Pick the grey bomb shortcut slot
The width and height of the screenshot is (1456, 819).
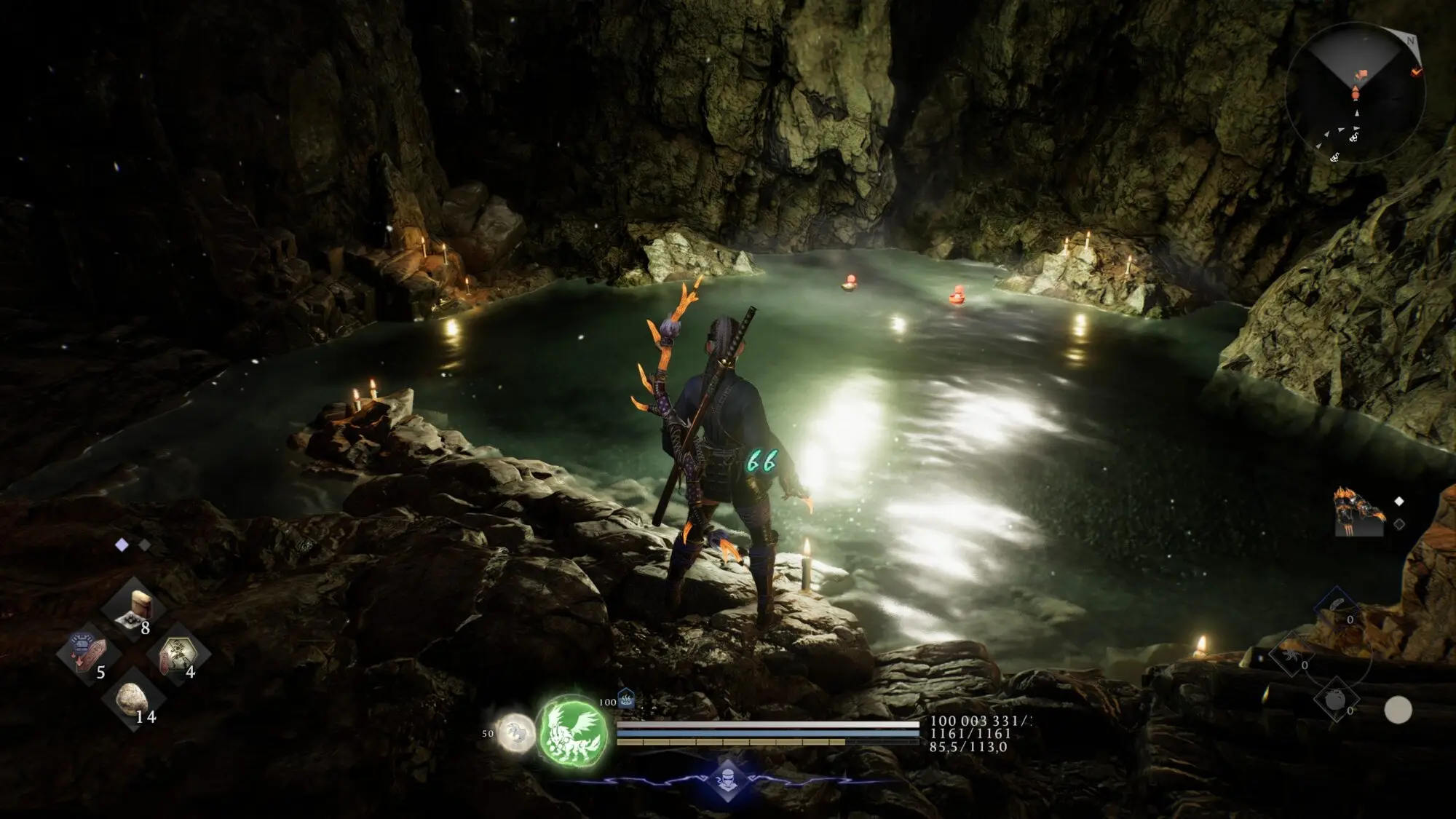1336,700
